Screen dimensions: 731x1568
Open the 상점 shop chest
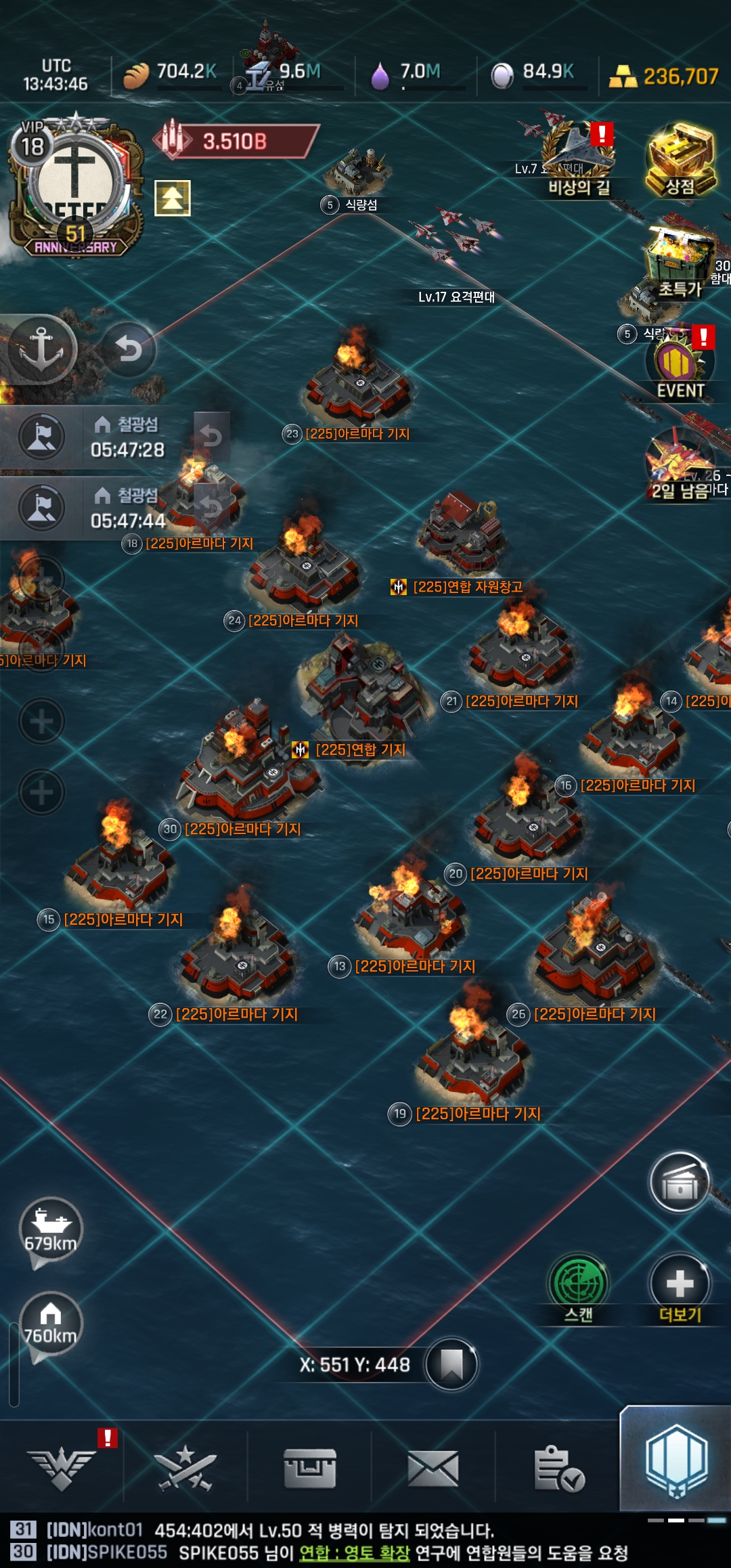pos(680,161)
